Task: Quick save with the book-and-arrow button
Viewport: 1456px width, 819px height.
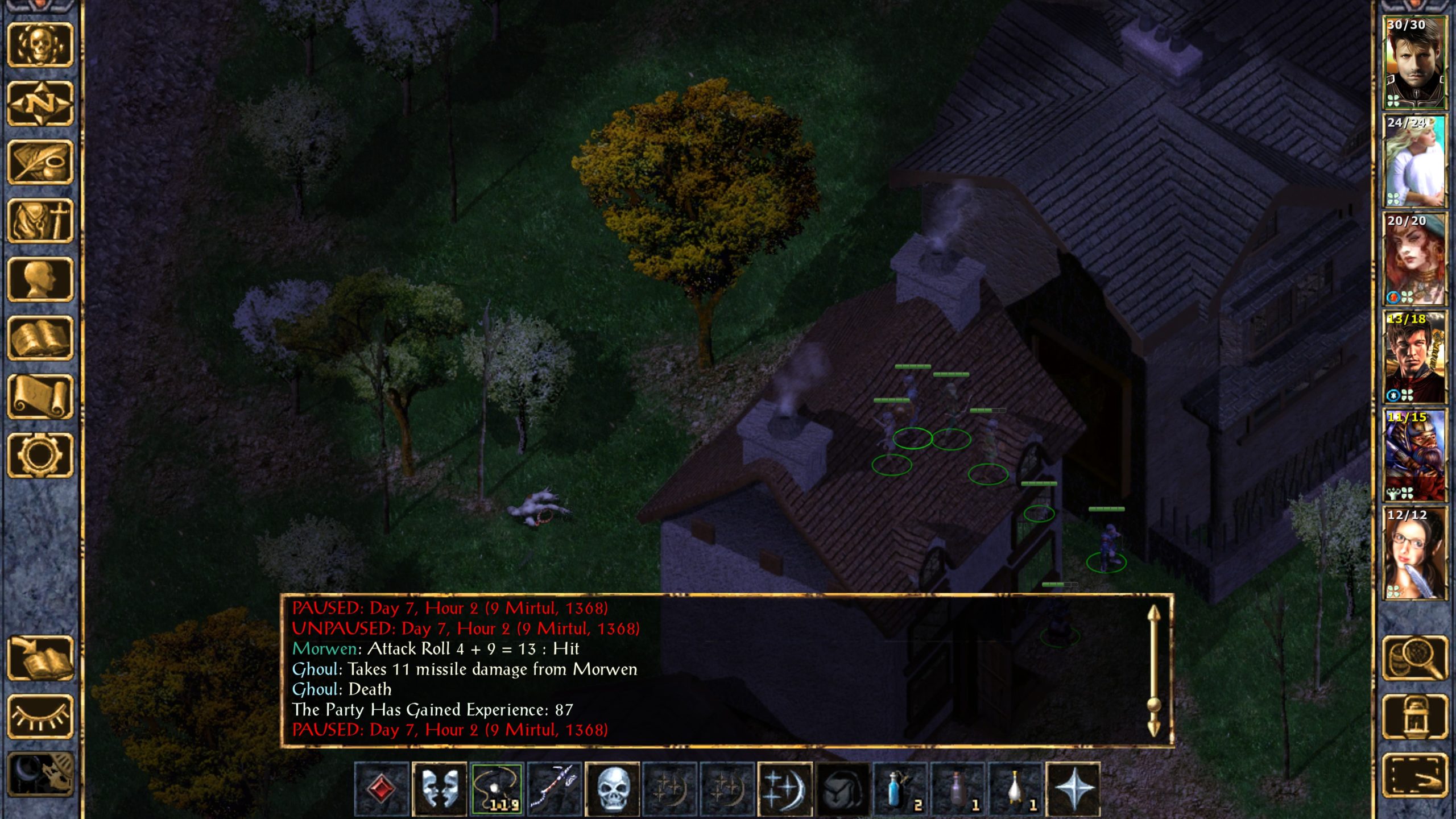Action: 40,658
